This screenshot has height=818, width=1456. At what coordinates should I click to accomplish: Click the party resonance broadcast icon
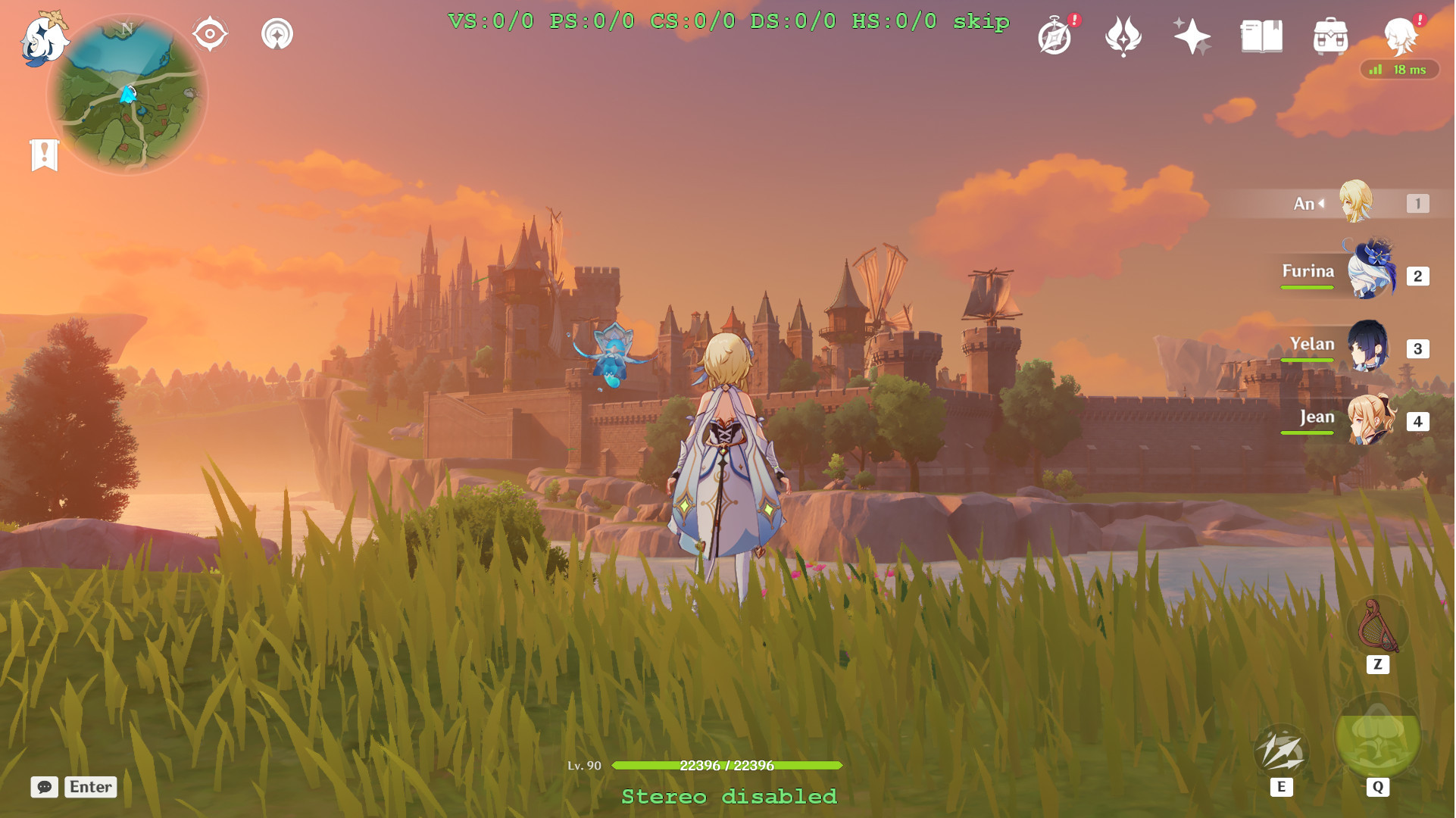(278, 33)
